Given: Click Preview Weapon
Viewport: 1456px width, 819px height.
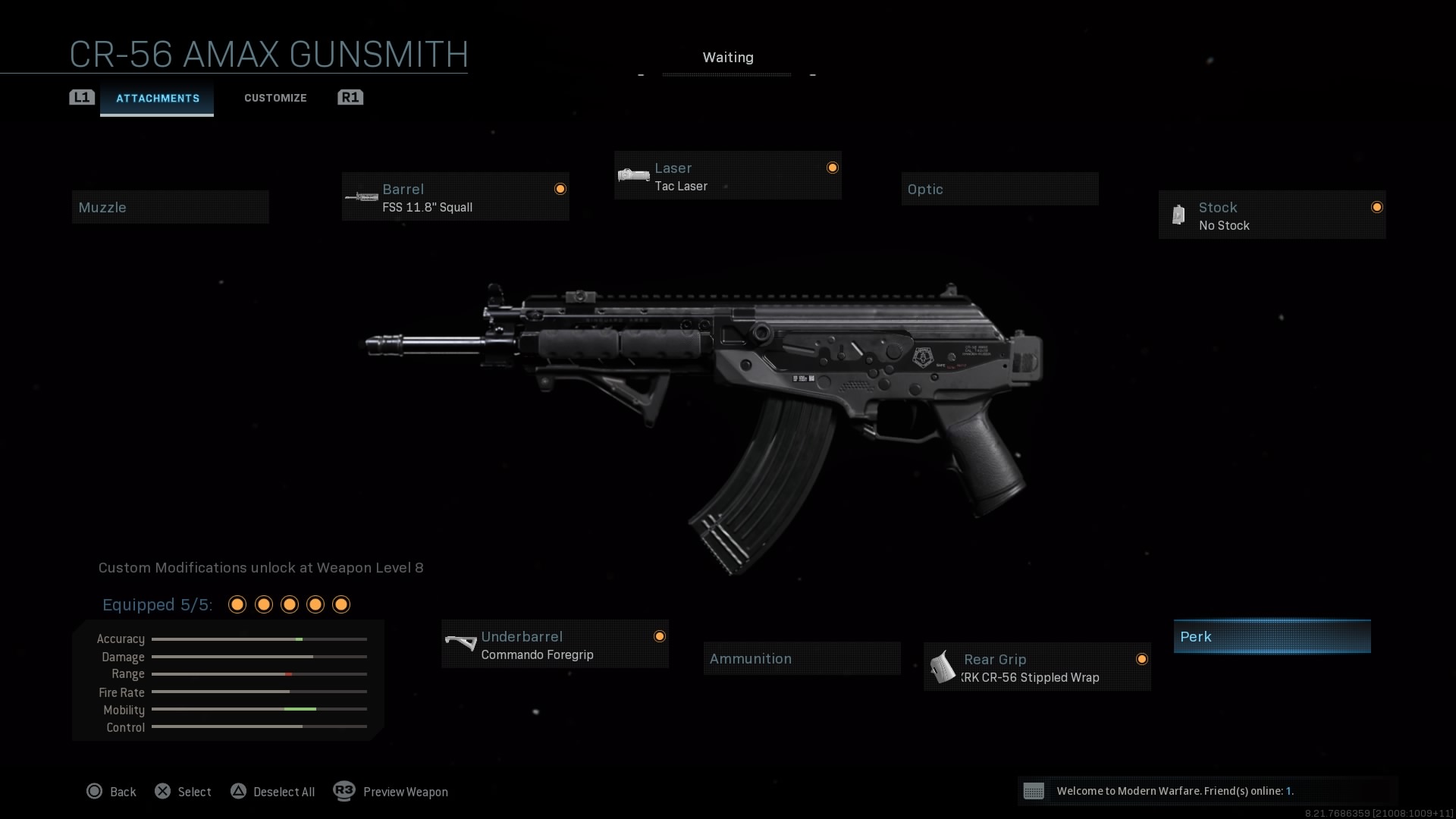Looking at the screenshot, I should (405, 792).
